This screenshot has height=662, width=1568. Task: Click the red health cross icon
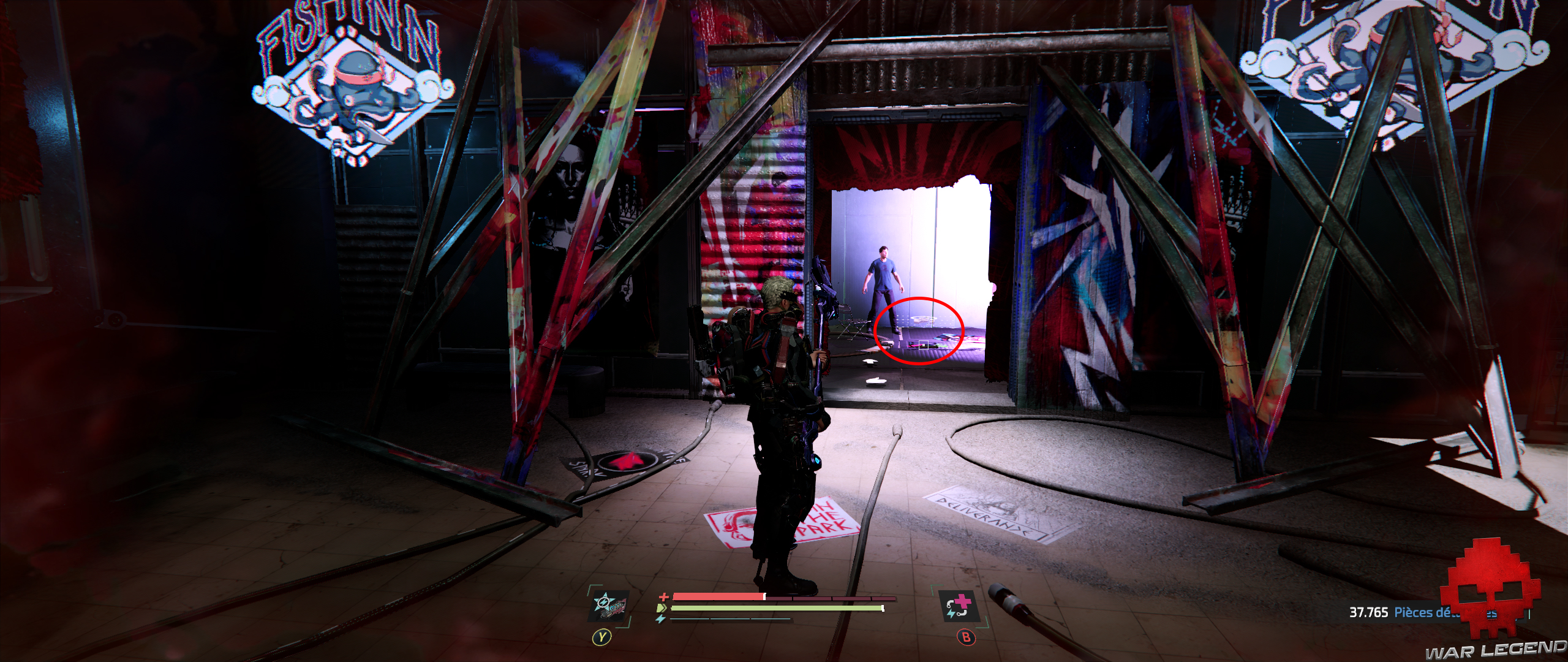[x=663, y=596]
